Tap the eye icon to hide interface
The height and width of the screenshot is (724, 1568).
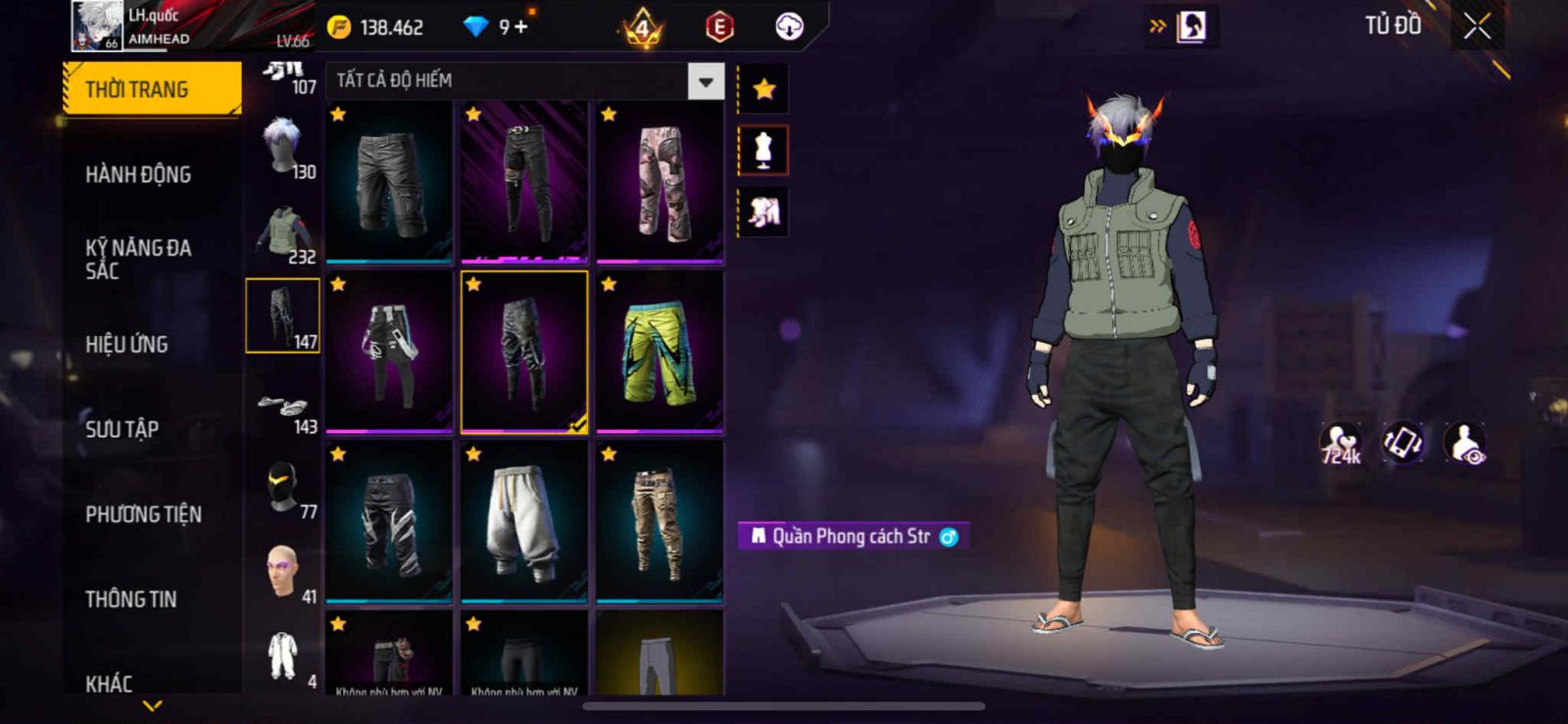pyautogui.click(x=1466, y=444)
